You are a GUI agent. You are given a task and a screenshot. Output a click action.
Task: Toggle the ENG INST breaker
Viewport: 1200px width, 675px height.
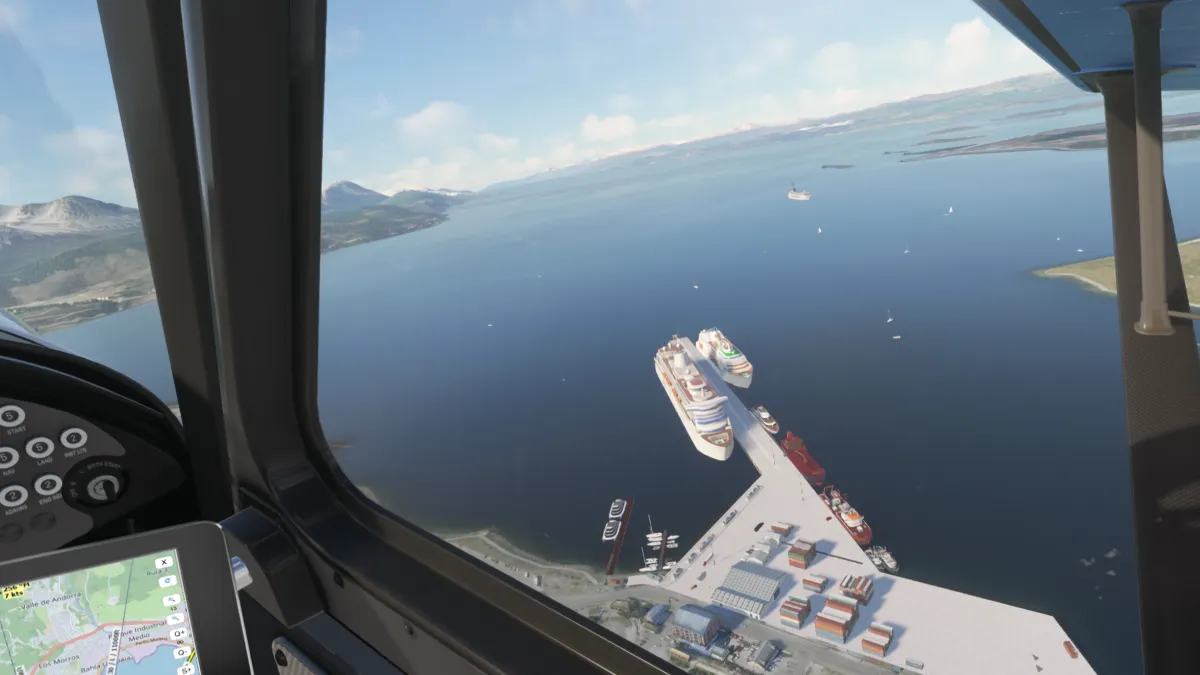coord(47,485)
